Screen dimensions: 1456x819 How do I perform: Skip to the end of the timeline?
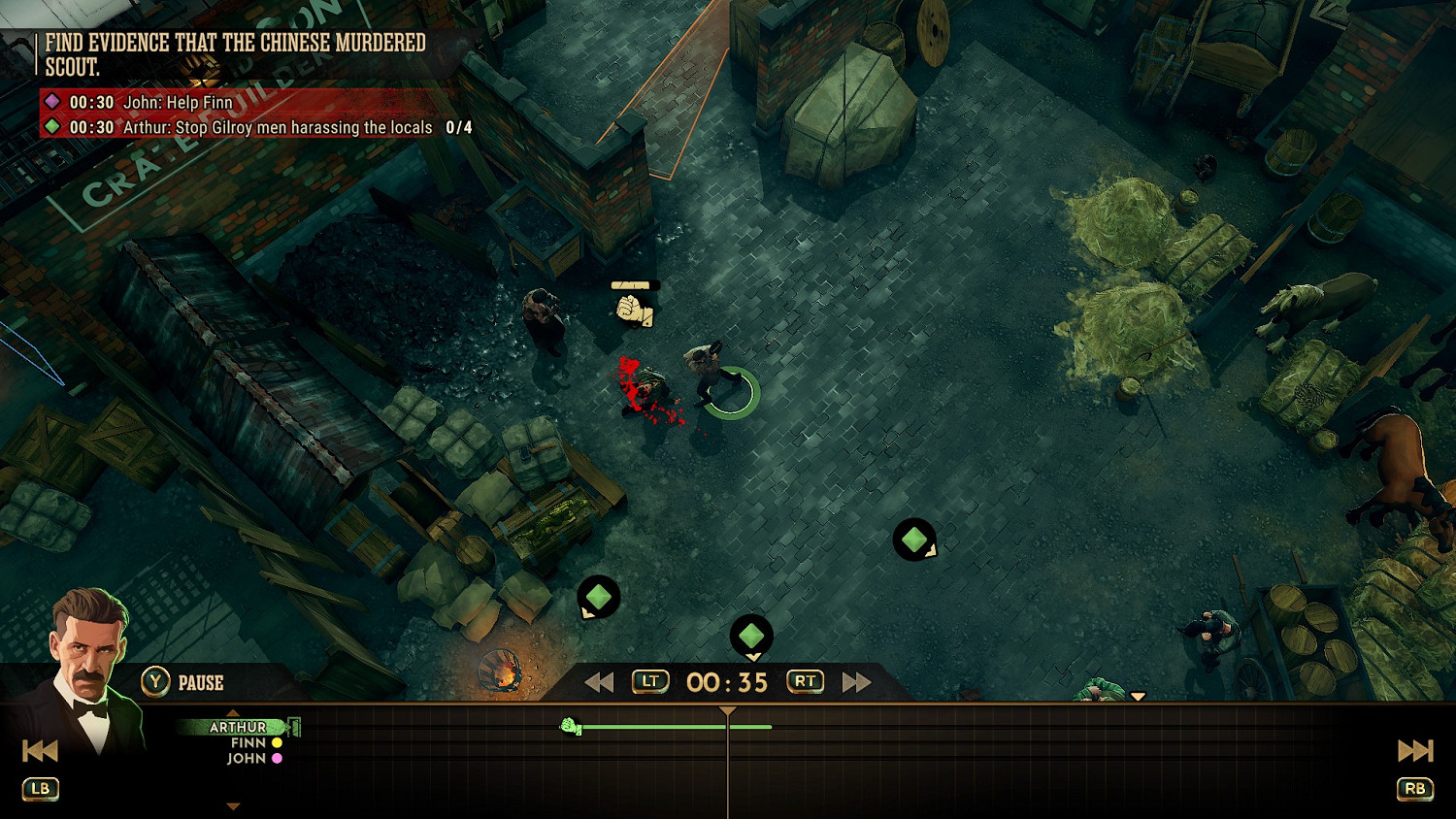click(x=1414, y=750)
